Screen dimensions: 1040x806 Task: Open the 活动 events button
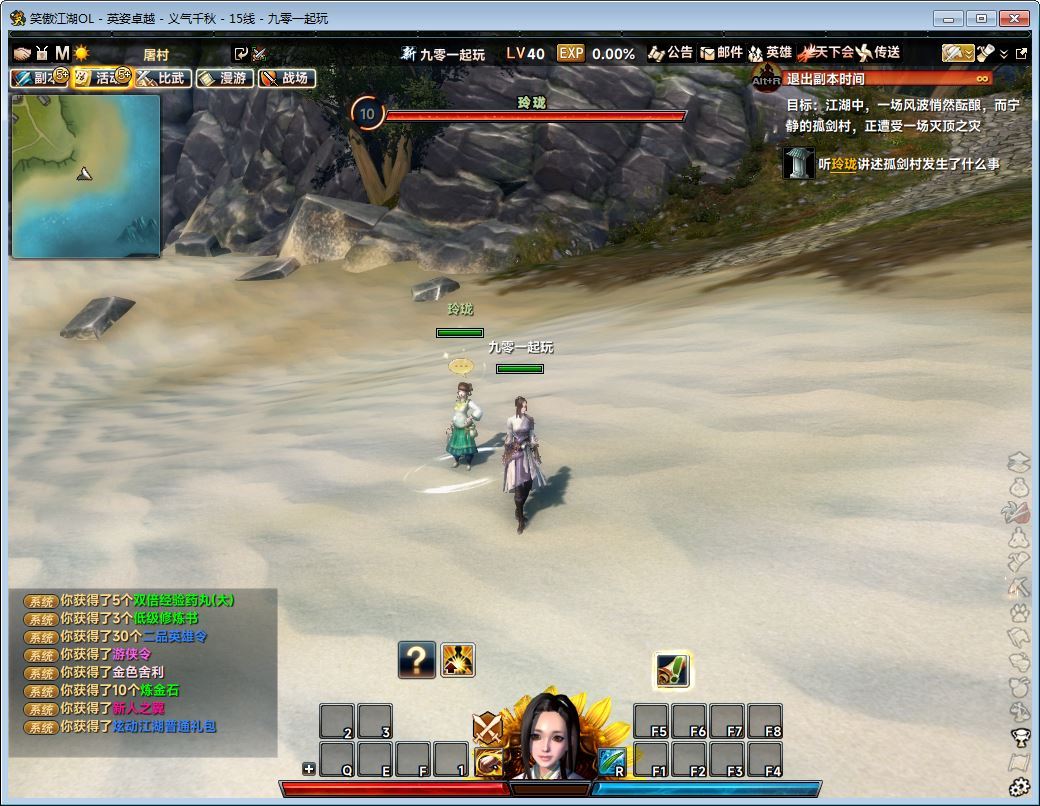[x=101, y=78]
